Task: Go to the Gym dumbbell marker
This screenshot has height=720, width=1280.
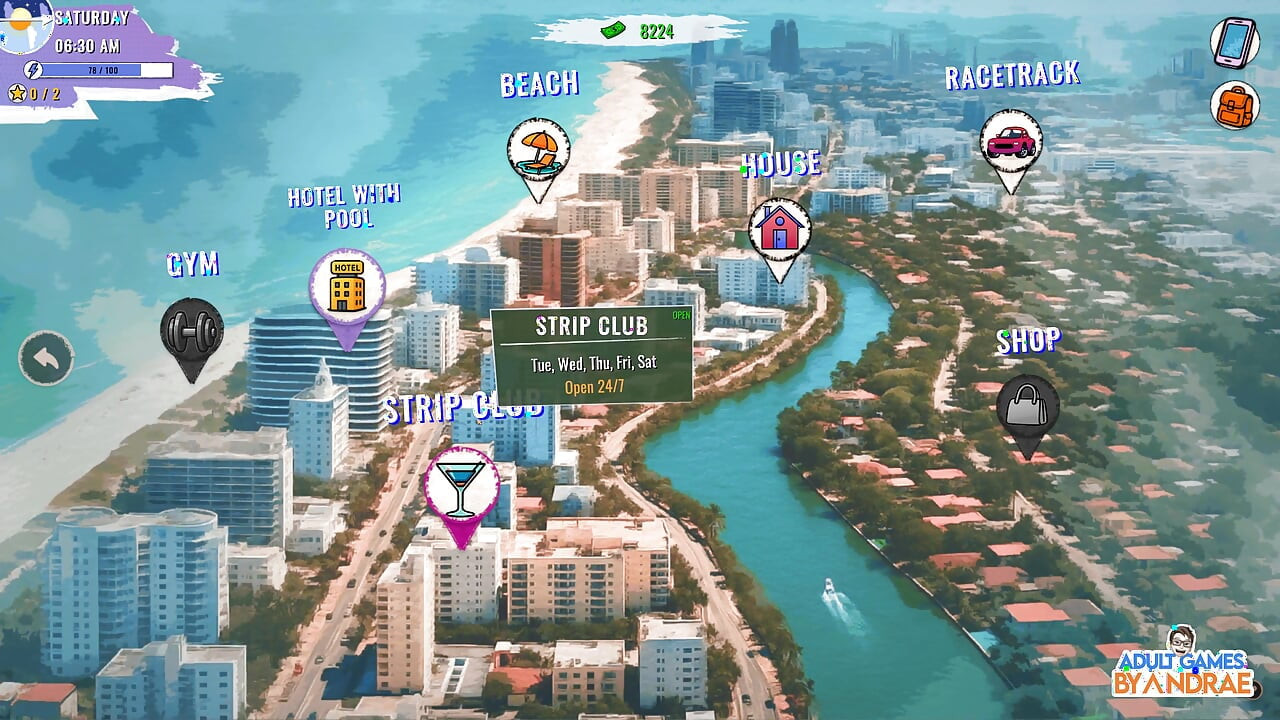Action: 191,331
